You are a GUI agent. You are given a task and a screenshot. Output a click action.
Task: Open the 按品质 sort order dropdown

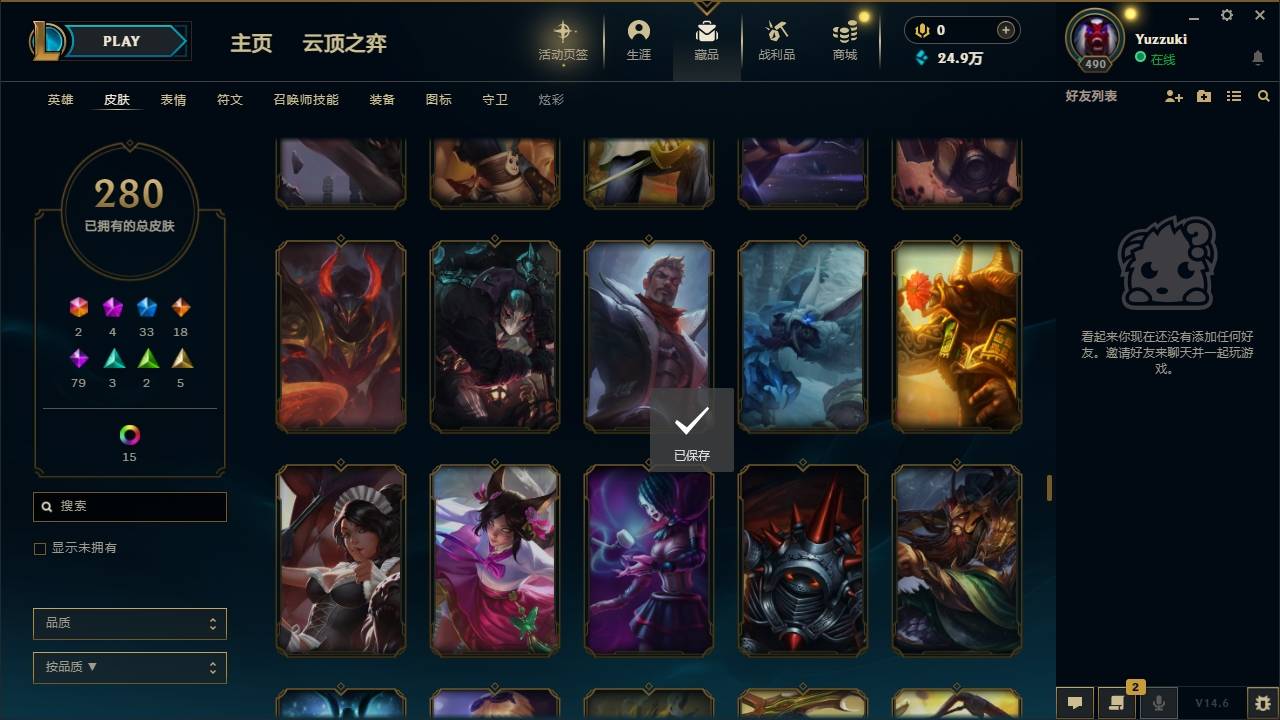129,667
